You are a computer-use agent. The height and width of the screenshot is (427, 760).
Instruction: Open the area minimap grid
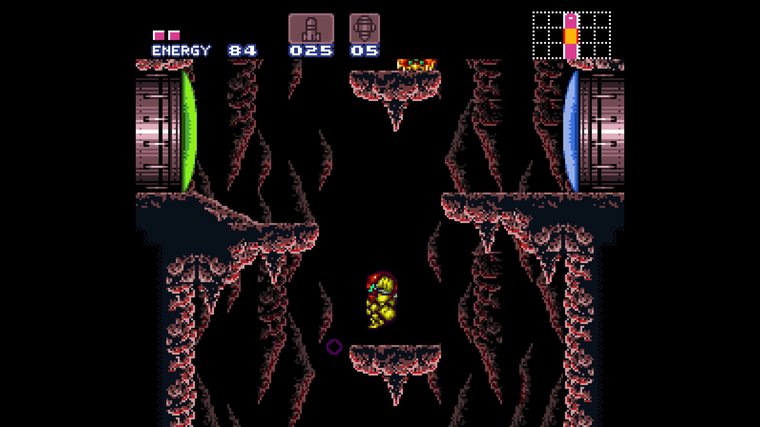coord(571,35)
